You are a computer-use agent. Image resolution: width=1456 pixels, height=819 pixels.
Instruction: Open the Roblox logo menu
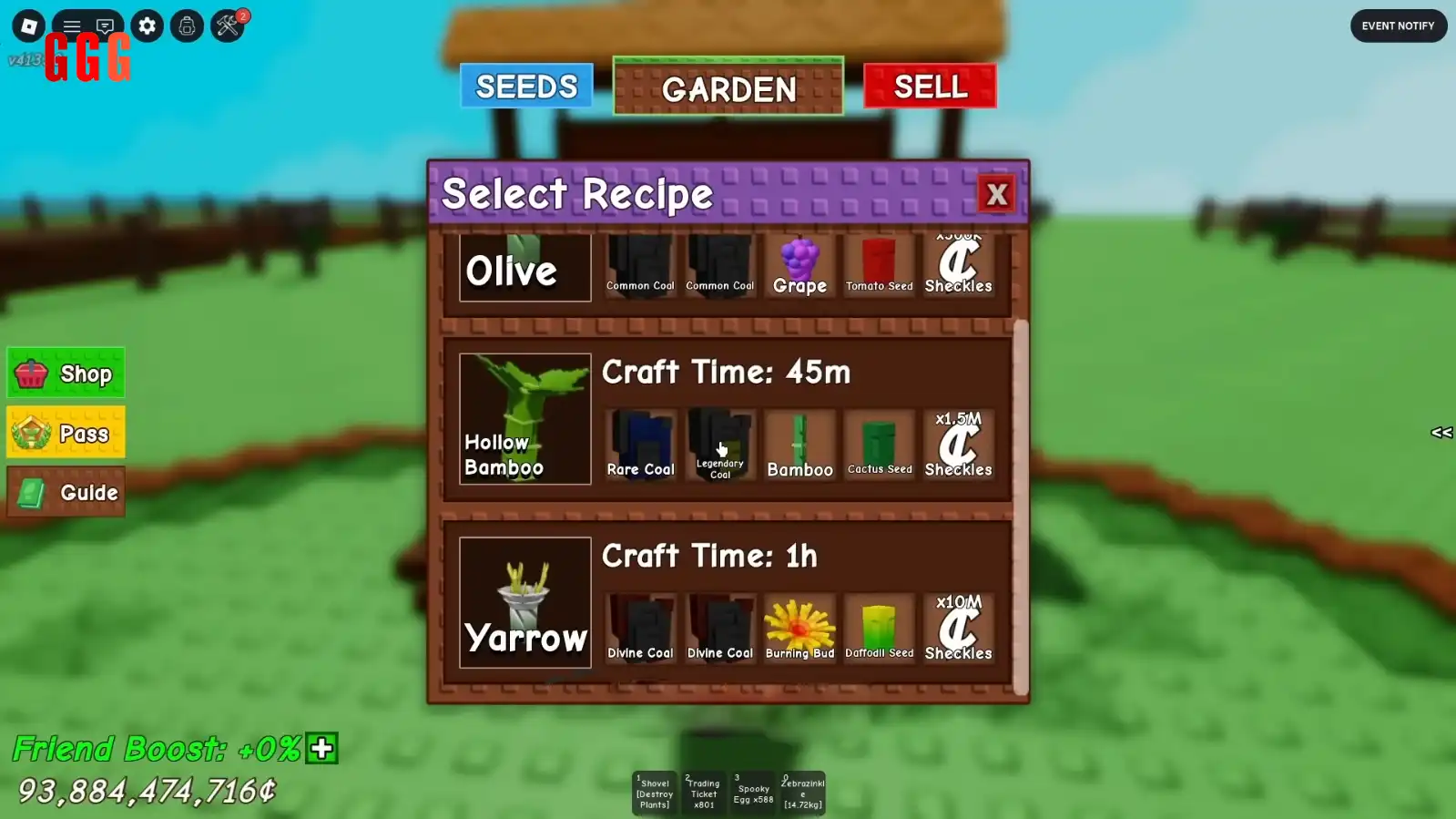coord(28,26)
